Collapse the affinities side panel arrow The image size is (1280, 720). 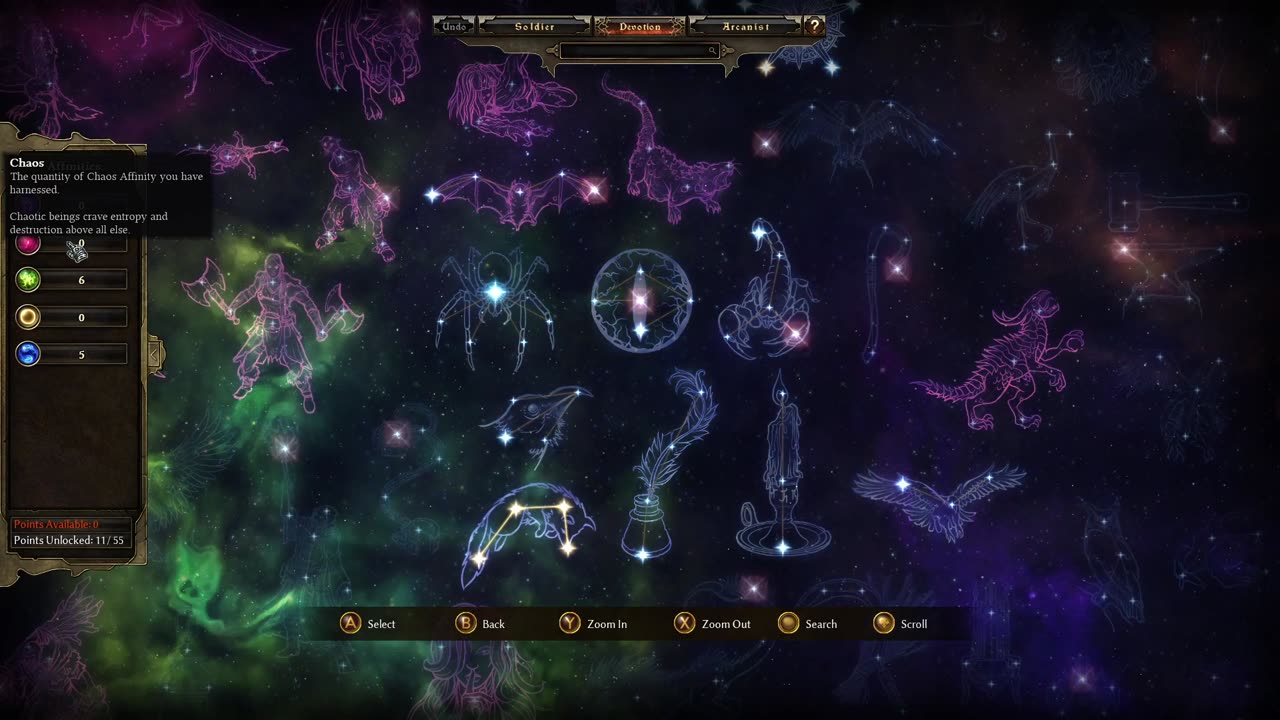point(155,353)
